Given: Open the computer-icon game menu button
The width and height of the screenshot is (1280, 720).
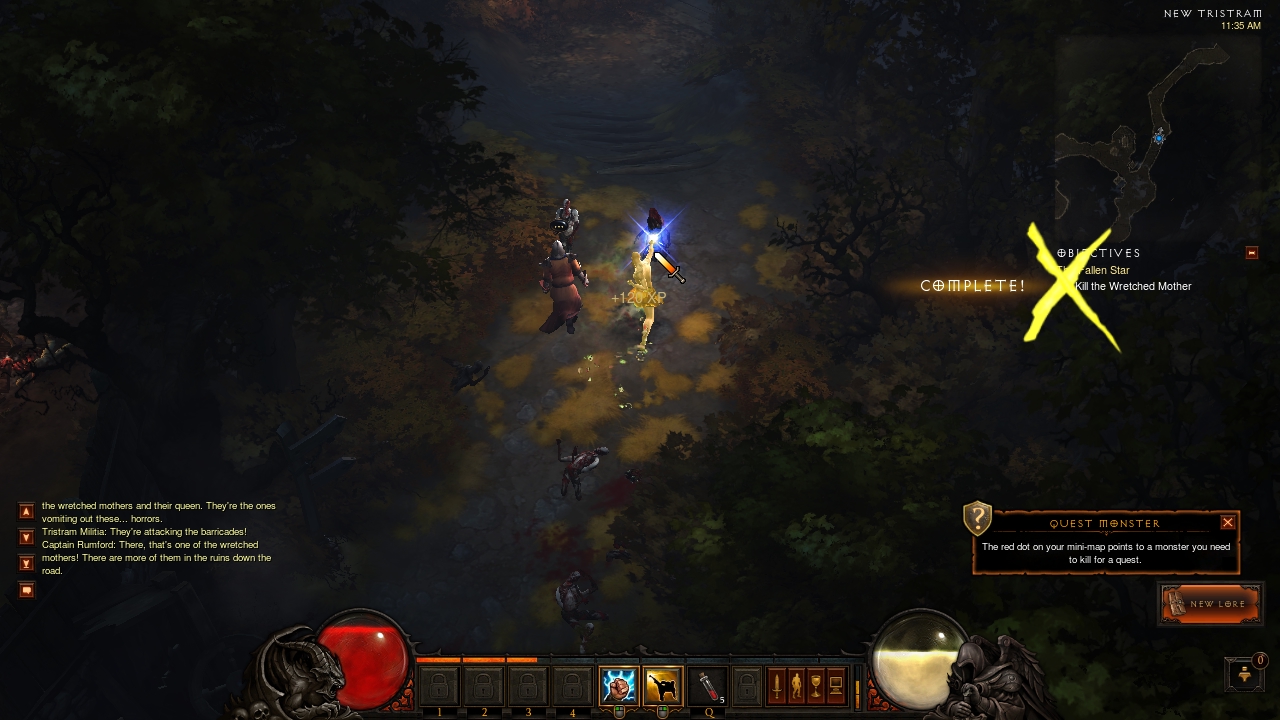Looking at the screenshot, I should (836, 686).
